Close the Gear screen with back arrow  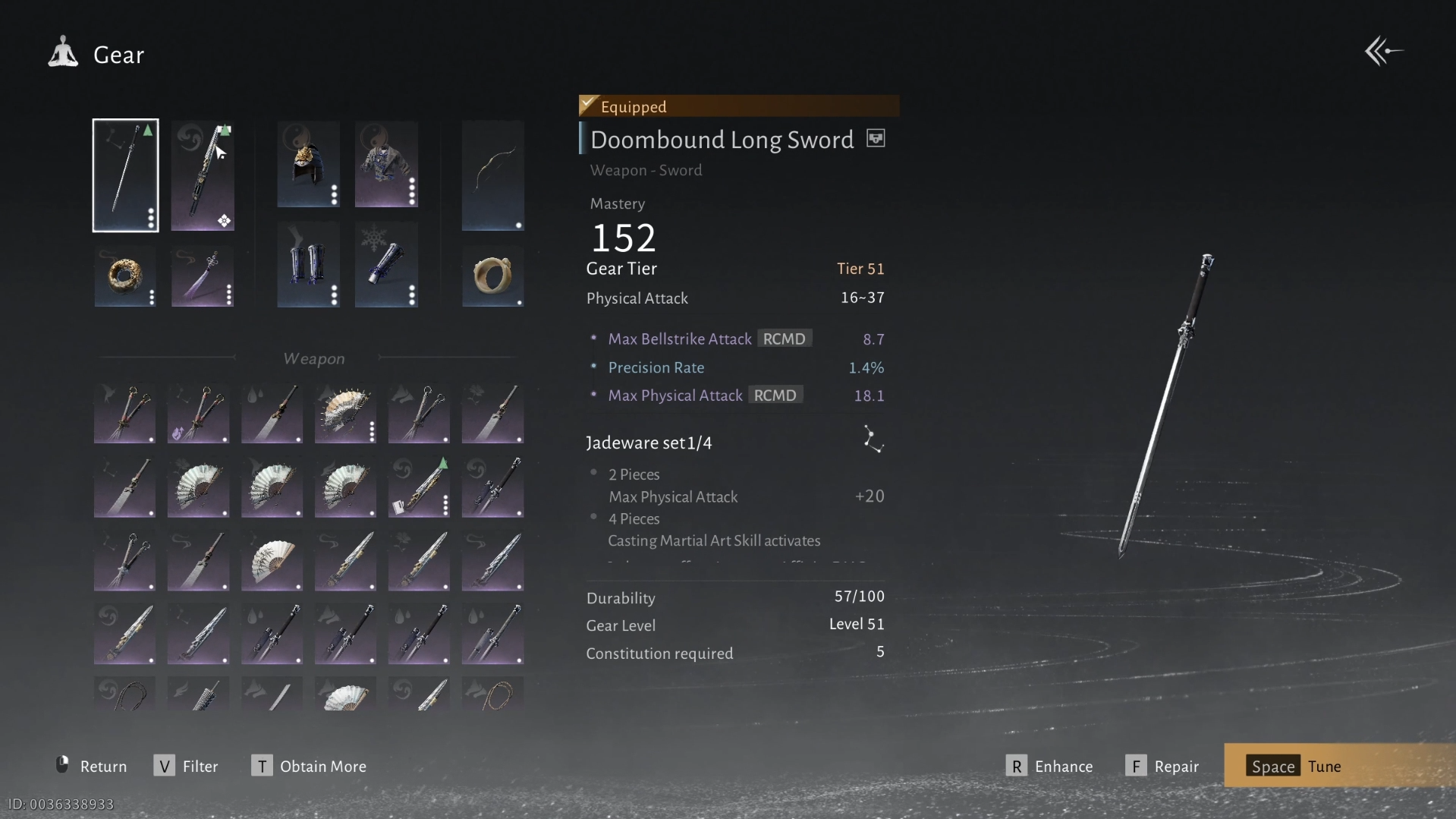pyautogui.click(x=1383, y=52)
